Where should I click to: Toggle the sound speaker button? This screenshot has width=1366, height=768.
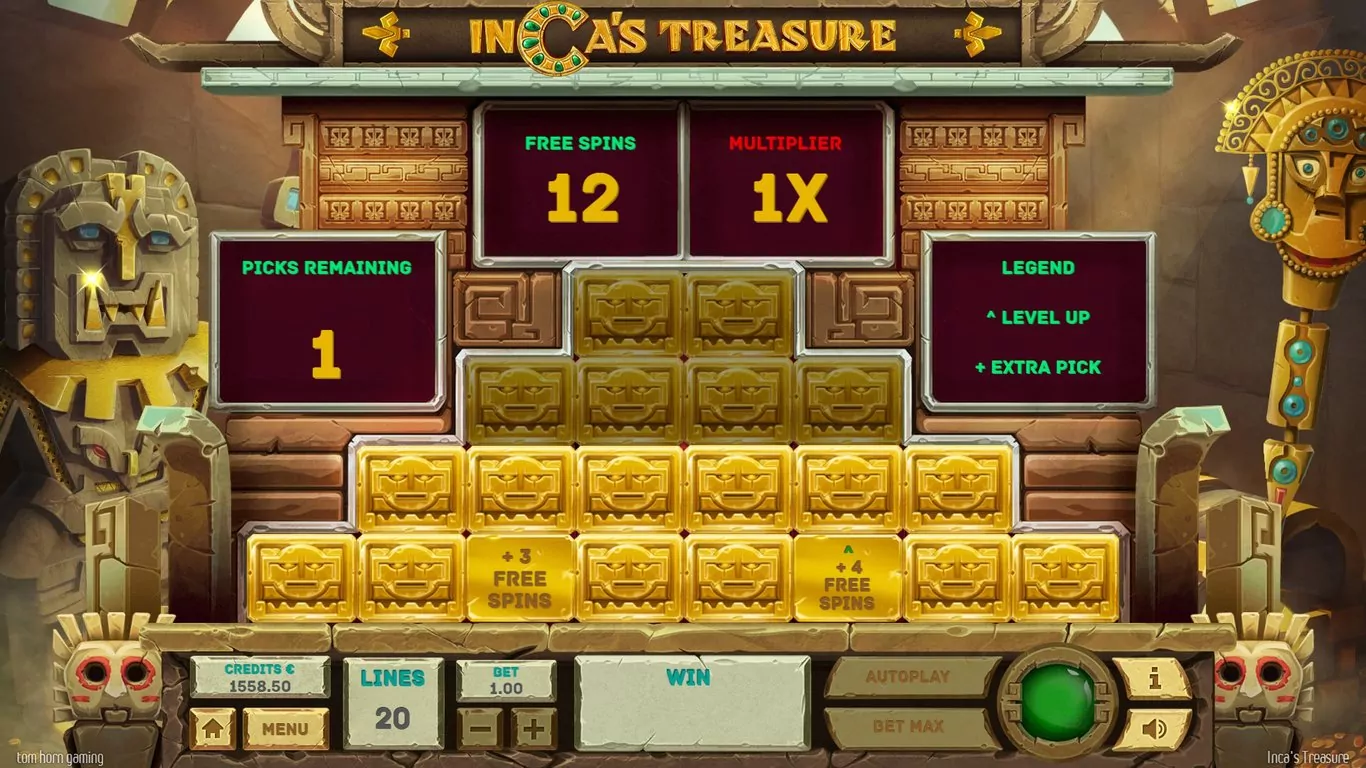point(1153,729)
